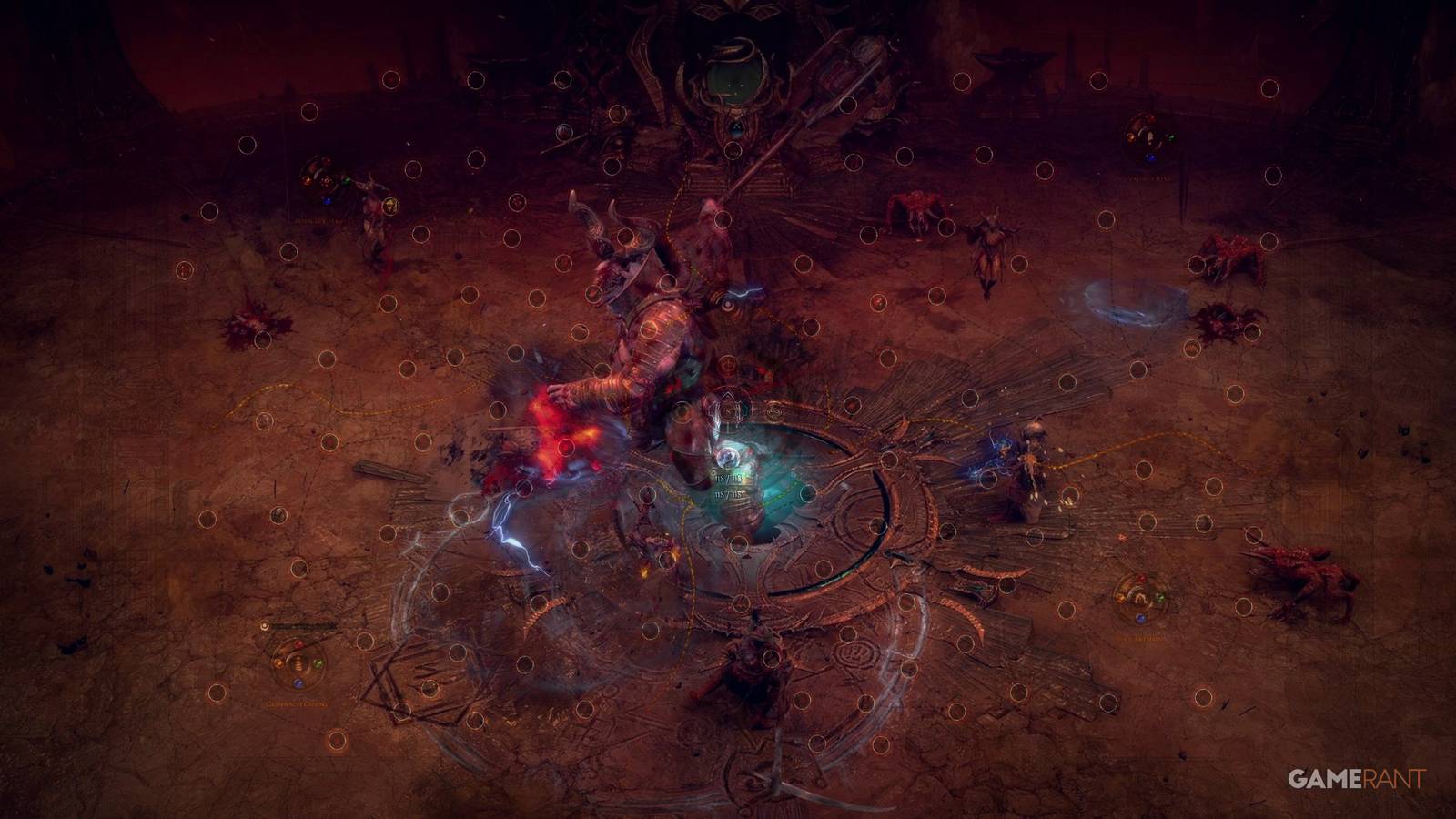Select the red gem icon on the Ceannacht Galena altar
This screenshot has height=819, width=1456.
[298, 643]
